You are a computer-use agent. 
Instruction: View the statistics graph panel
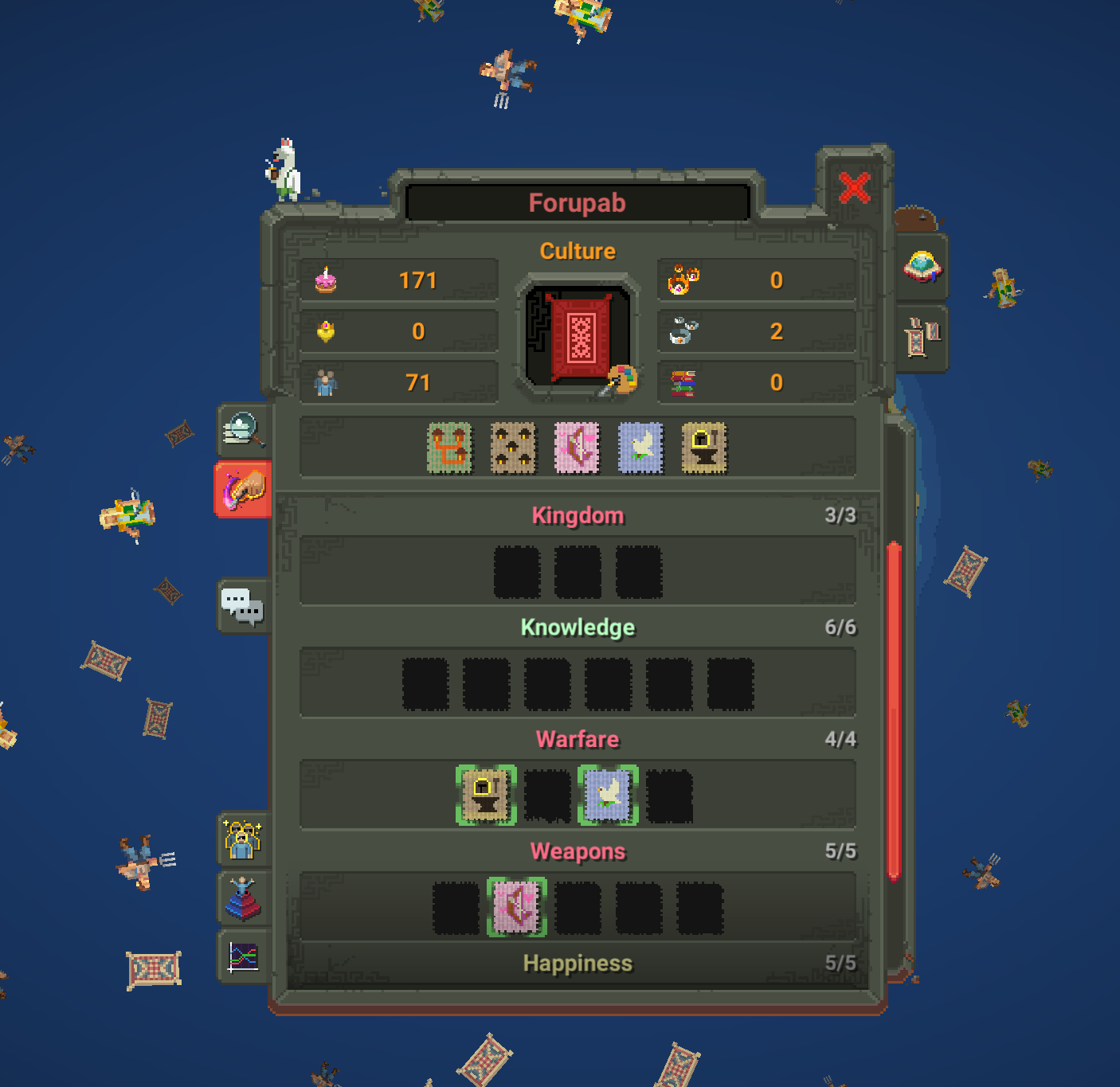(244, 960)
